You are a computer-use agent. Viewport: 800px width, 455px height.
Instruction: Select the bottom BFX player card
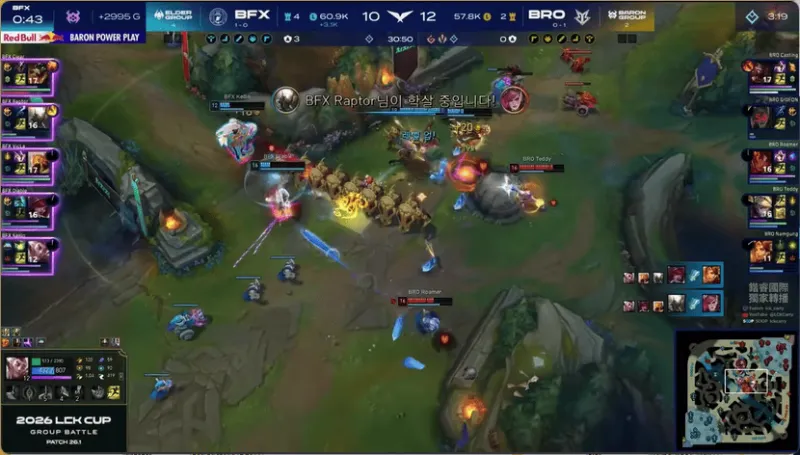click(x=29, y=252)
